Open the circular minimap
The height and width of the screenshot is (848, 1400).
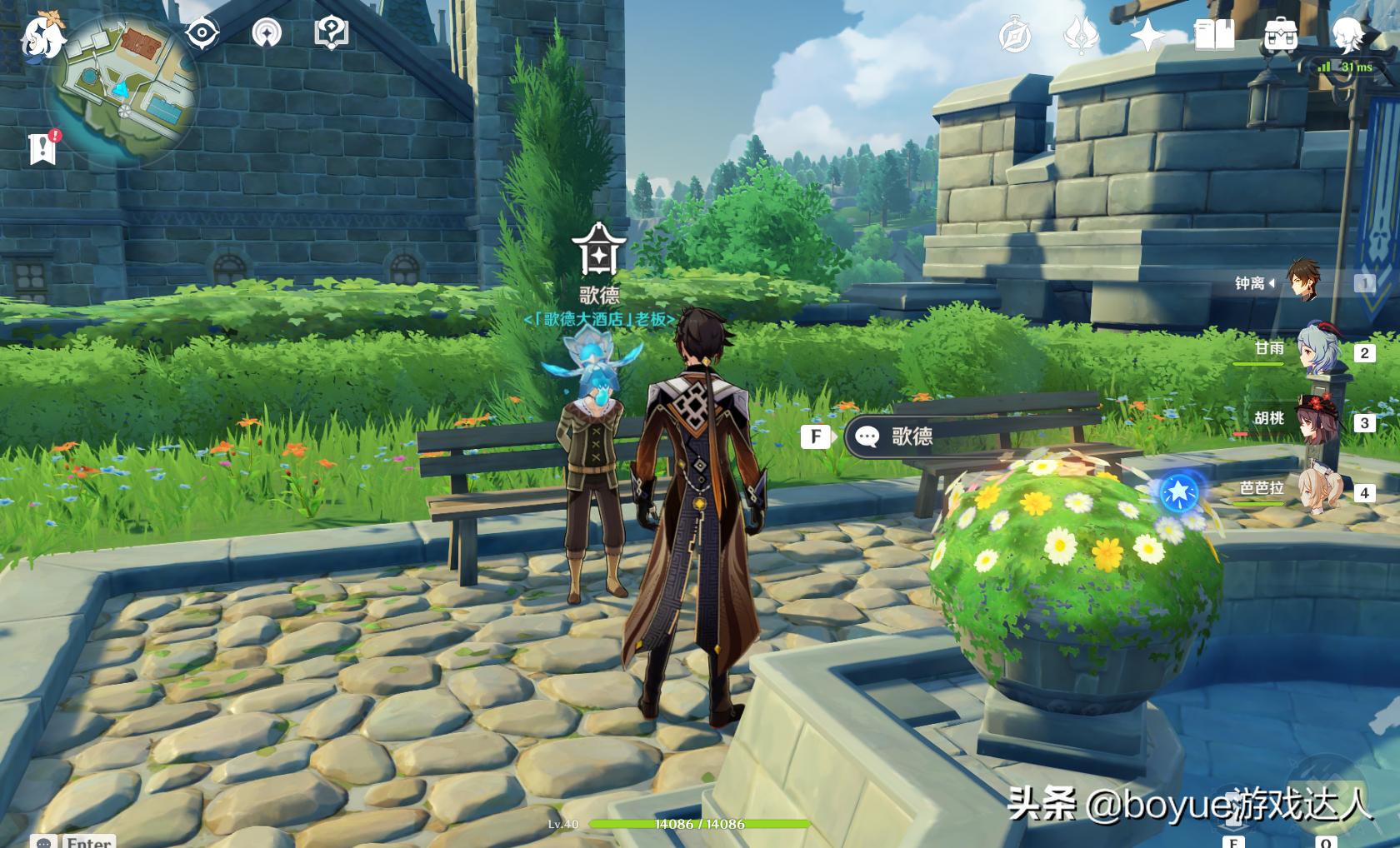pos(125,90)
